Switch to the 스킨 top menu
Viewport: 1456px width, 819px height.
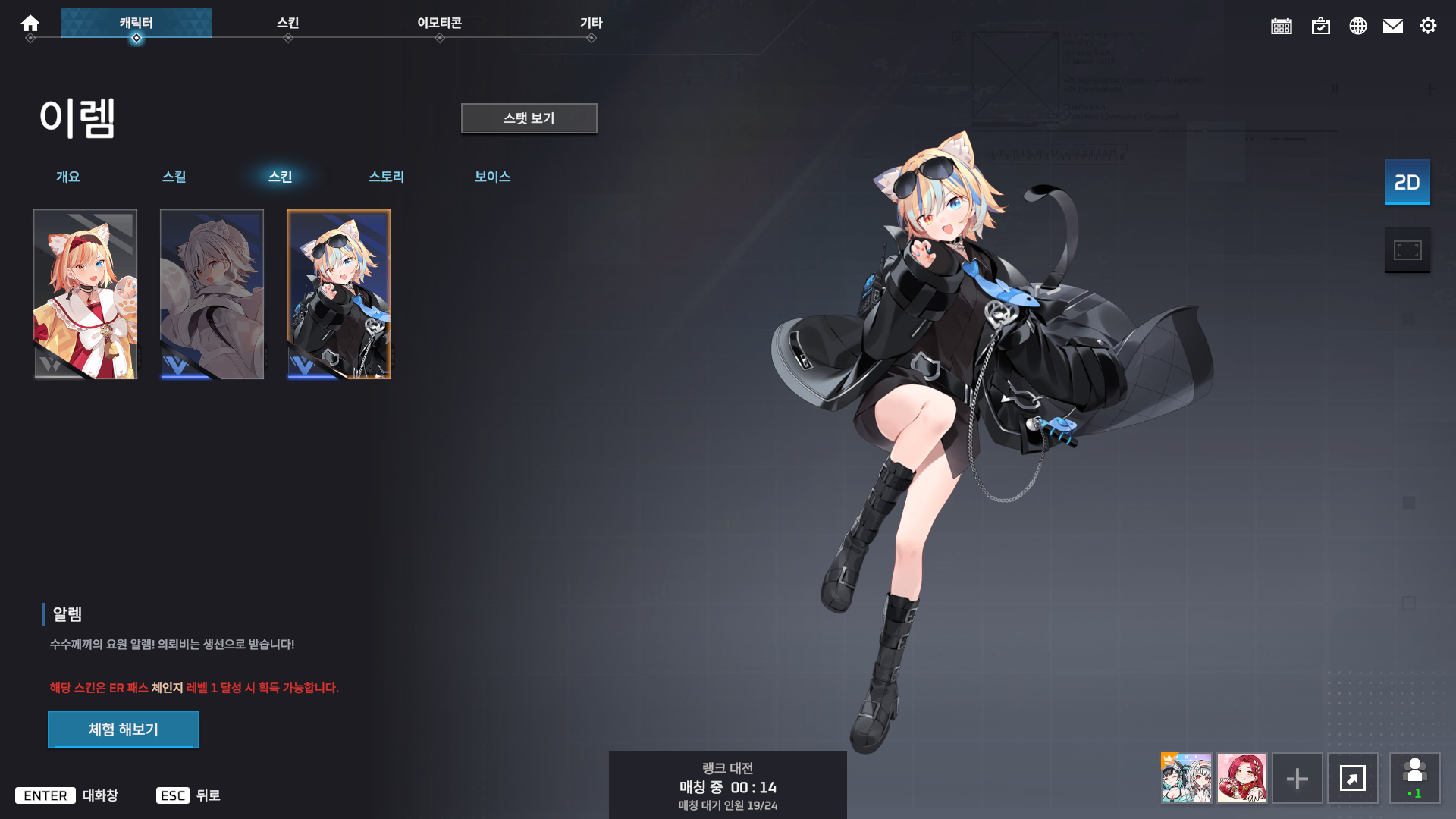point(288,23)
